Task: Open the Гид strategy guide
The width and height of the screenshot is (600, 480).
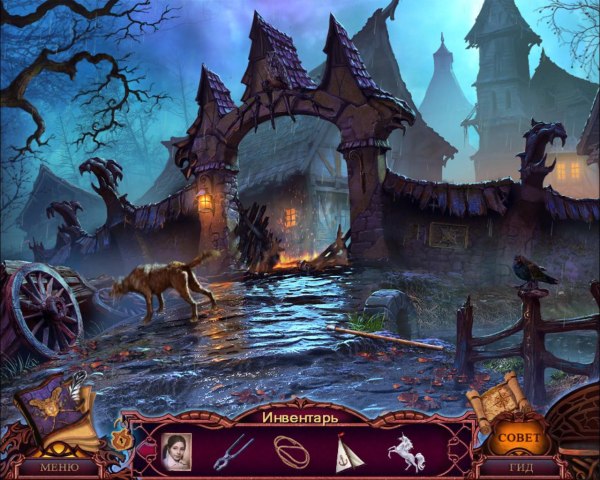Action: click(520, 467)
